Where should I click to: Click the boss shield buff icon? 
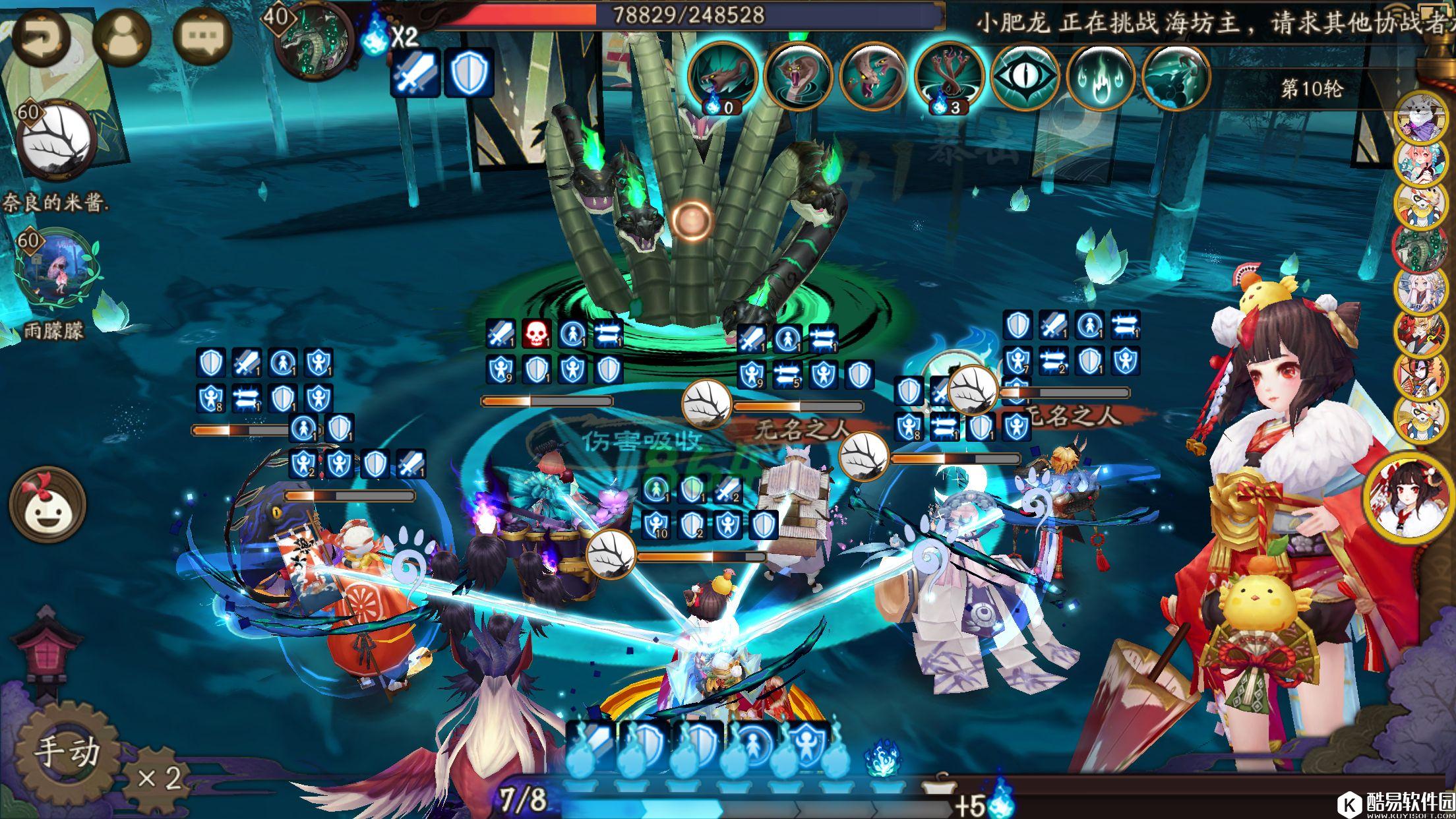(469, 73)
